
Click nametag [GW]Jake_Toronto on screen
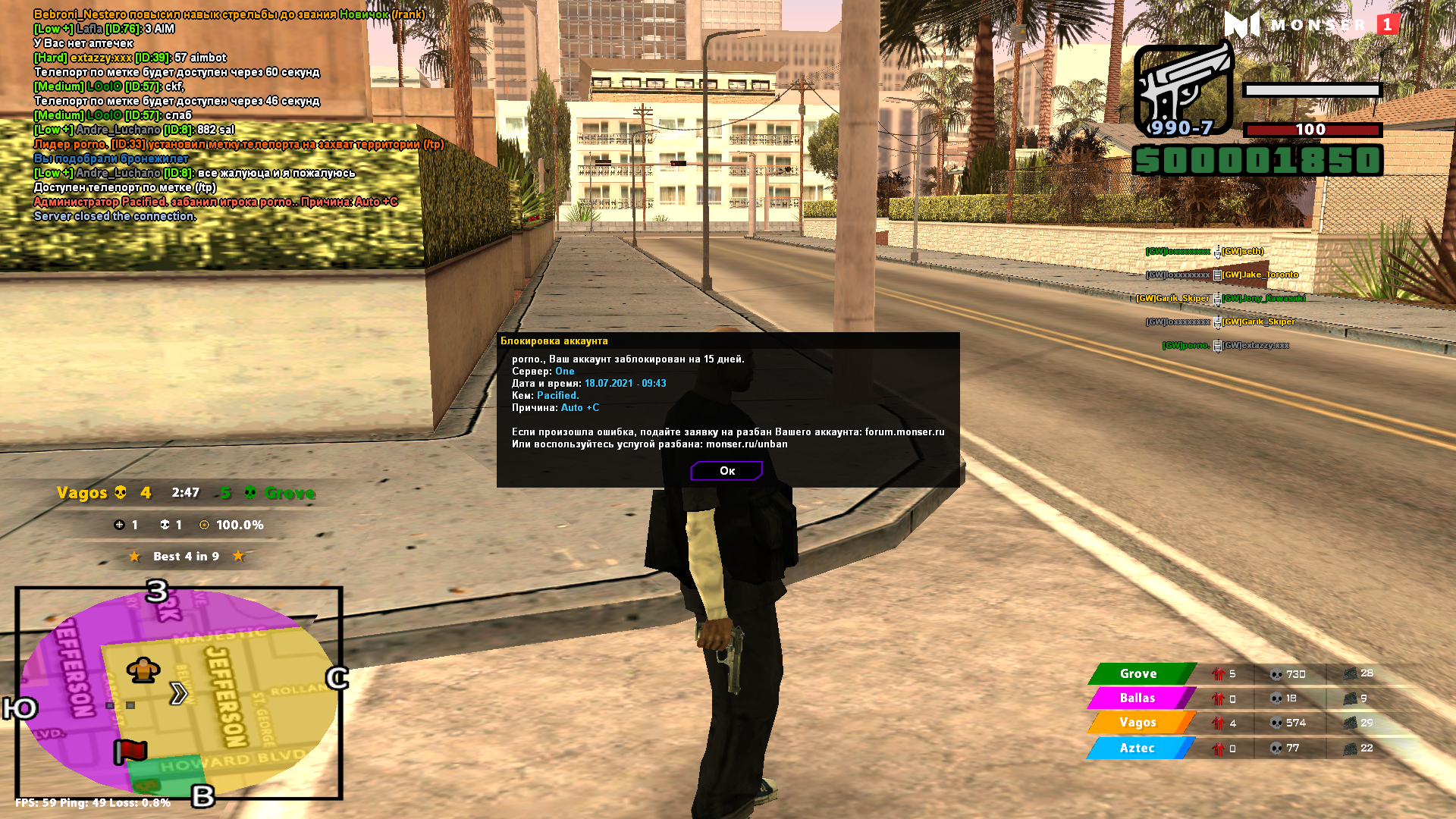tap(1259, 275)
